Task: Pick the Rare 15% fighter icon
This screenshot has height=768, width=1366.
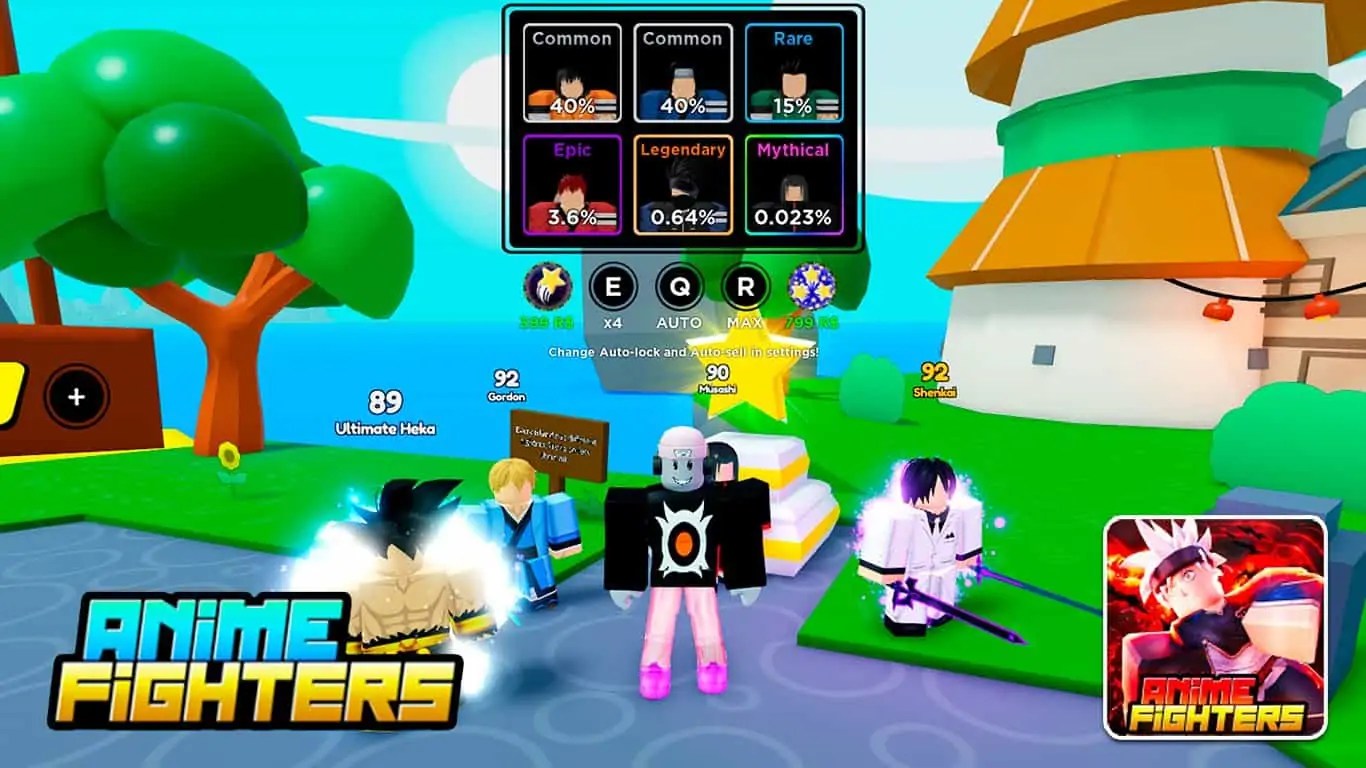Action: pos(792,75)
